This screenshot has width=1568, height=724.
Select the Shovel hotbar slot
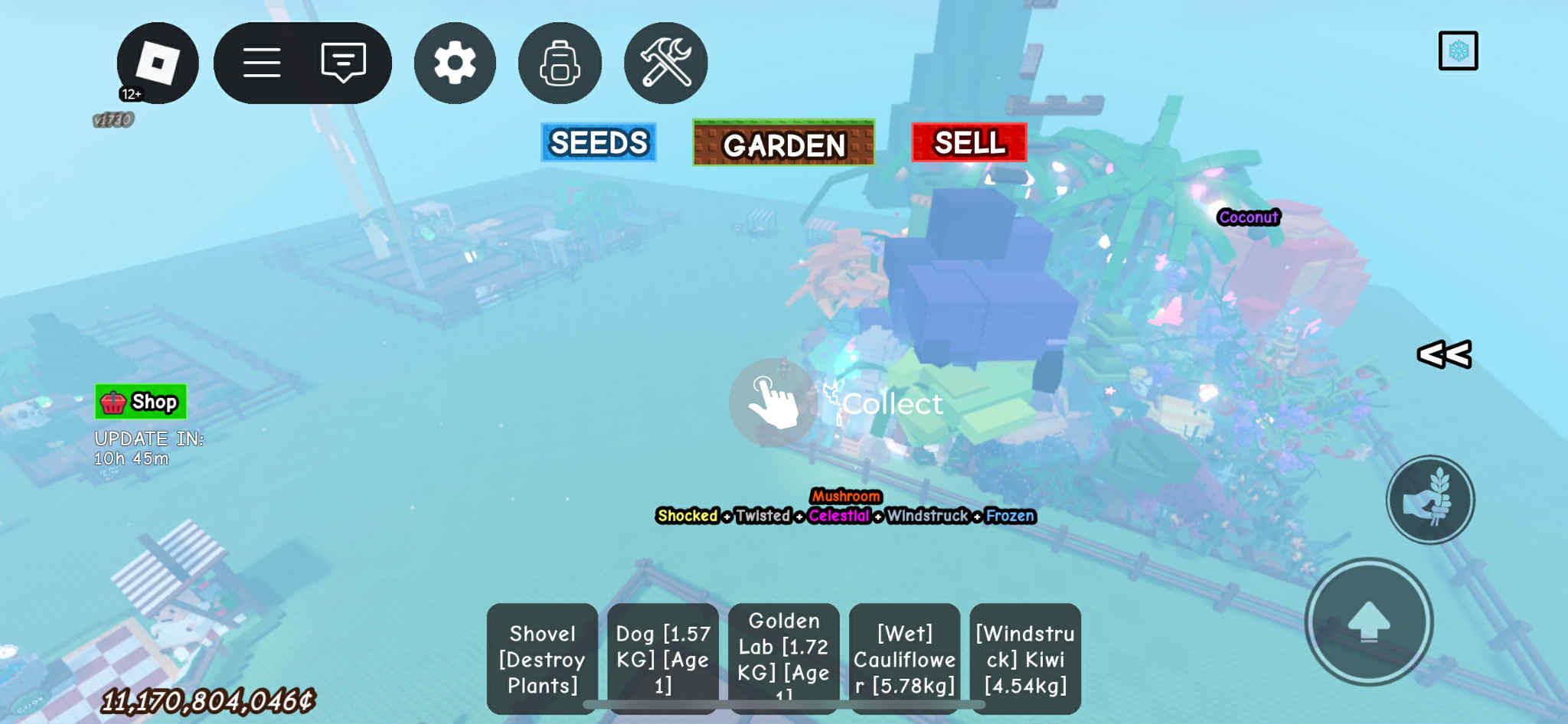[542, 658]
